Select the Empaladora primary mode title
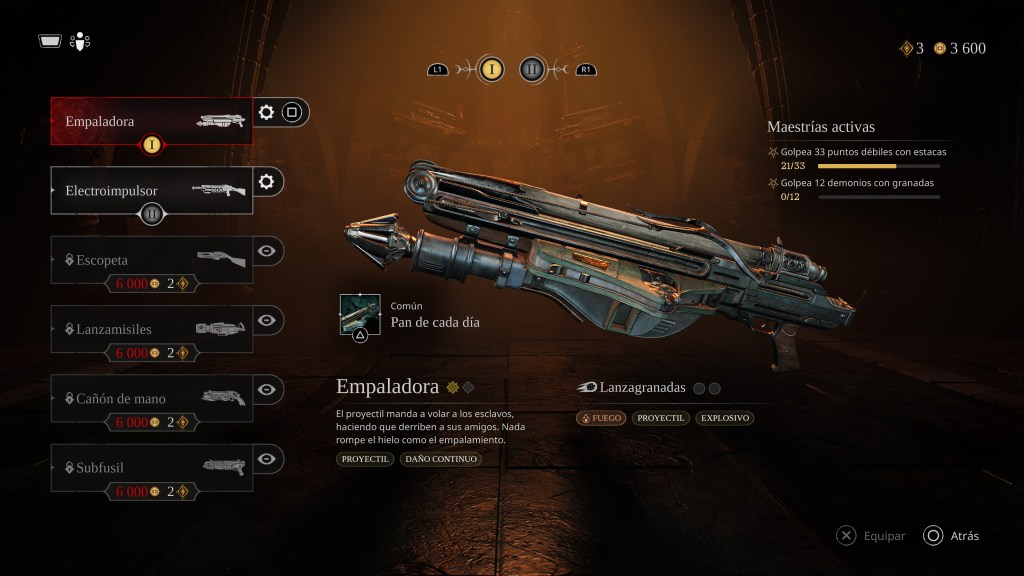Image resolution: width=1024 pixels, height=576 pixels. [x=387, y=387]
